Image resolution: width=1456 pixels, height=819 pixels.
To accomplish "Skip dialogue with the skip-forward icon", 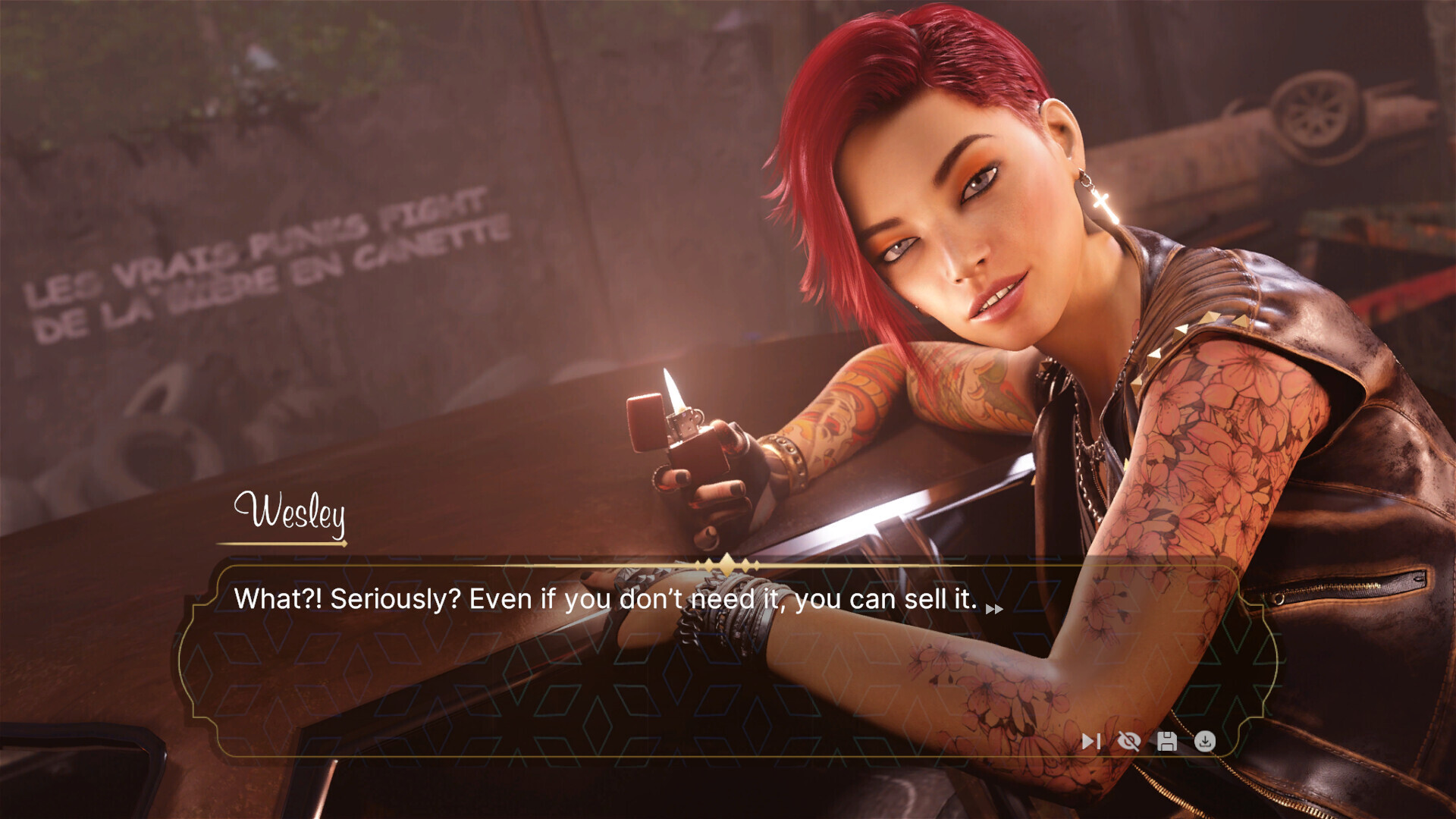I will coord(1090,741).
